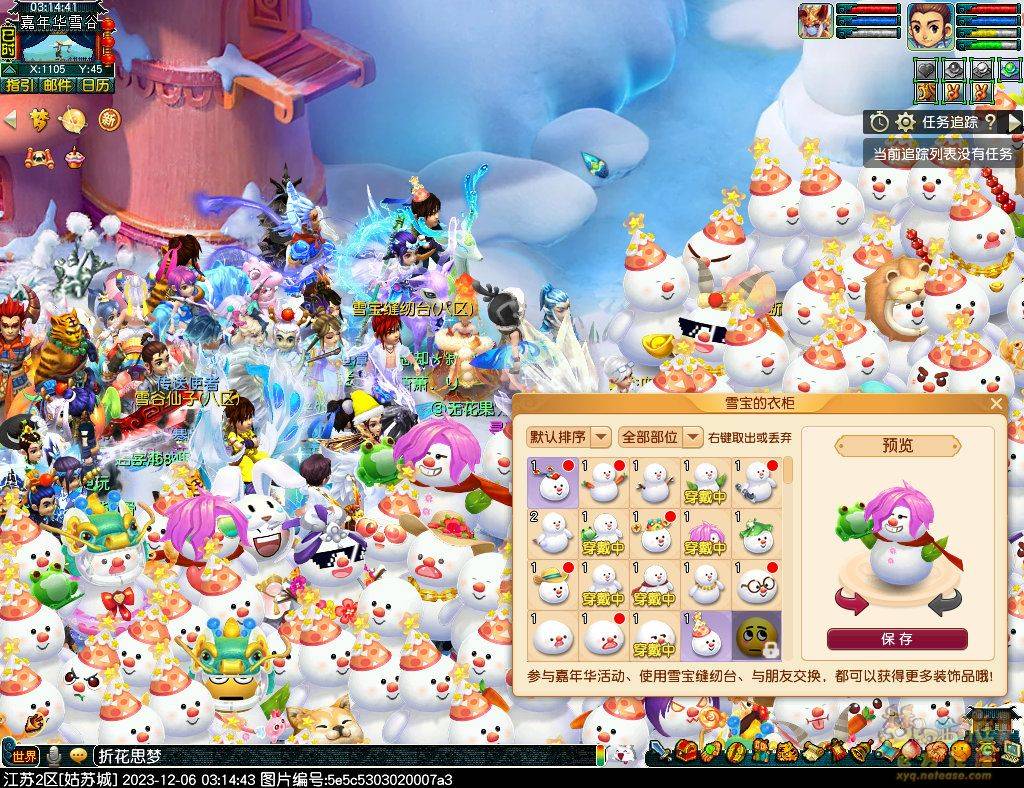Open the 邮件 mail button
The height and width of the screenshot is (788, 1024).
(57, 85)
